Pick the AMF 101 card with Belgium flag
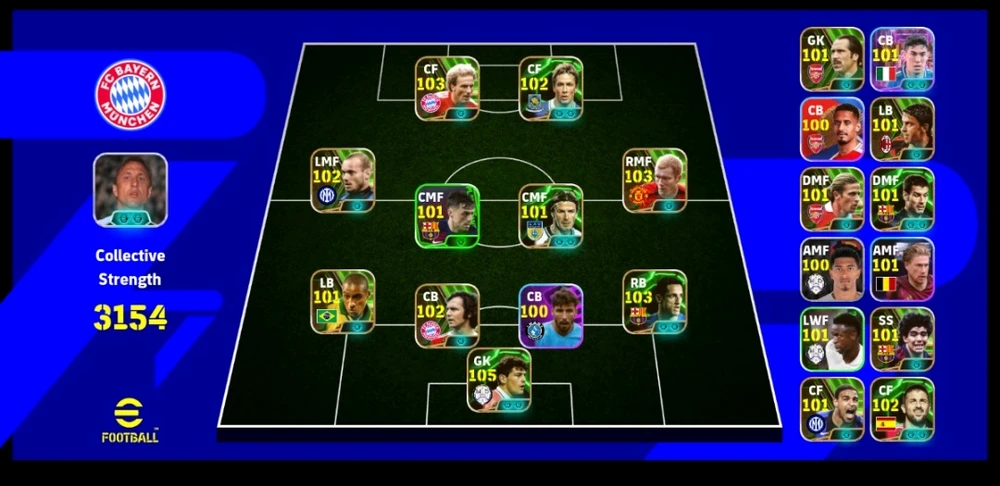Image resolution: width=1000 pixels, height=486 pixels. point(902,270)
